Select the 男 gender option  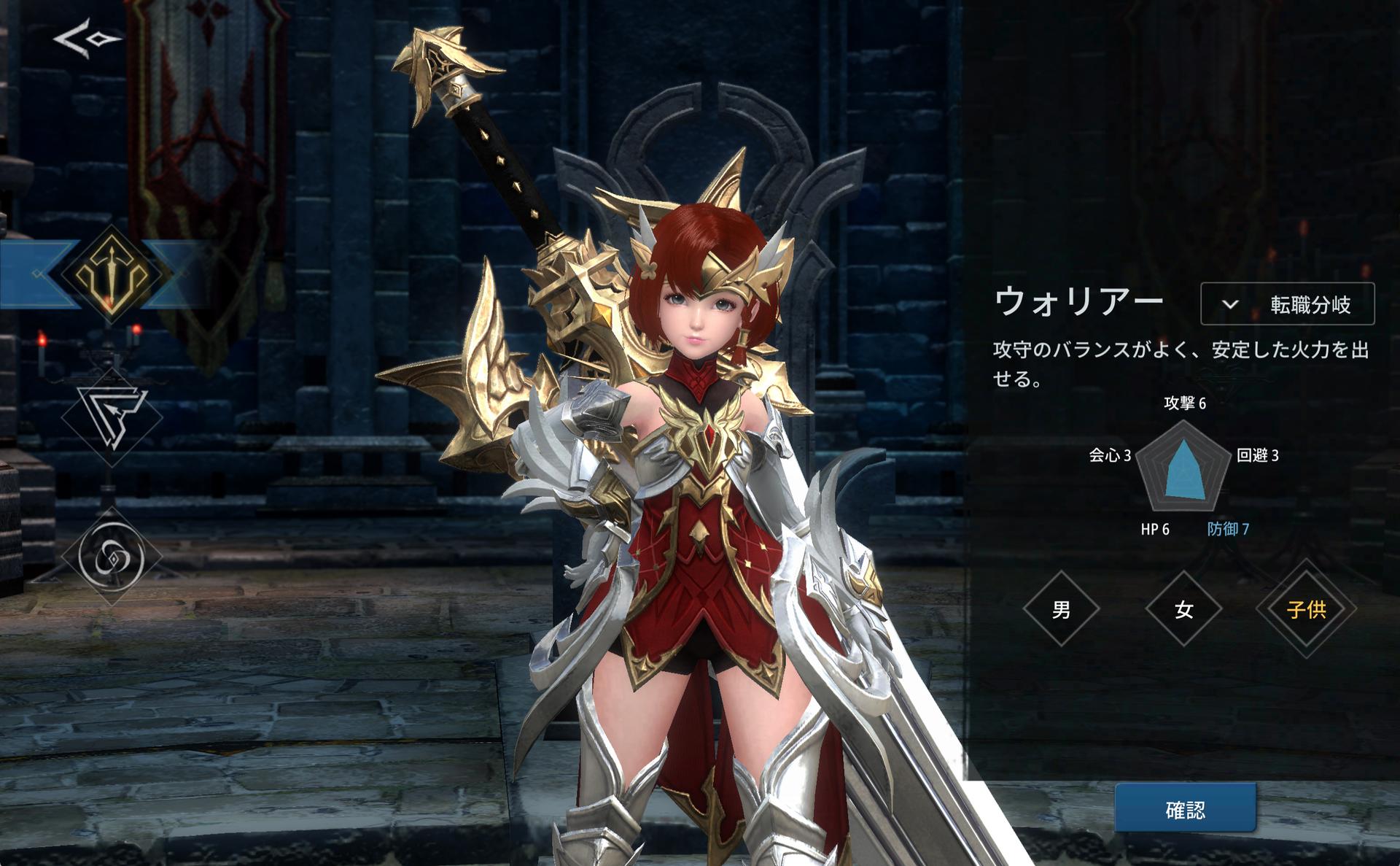tap(1061, 609)
